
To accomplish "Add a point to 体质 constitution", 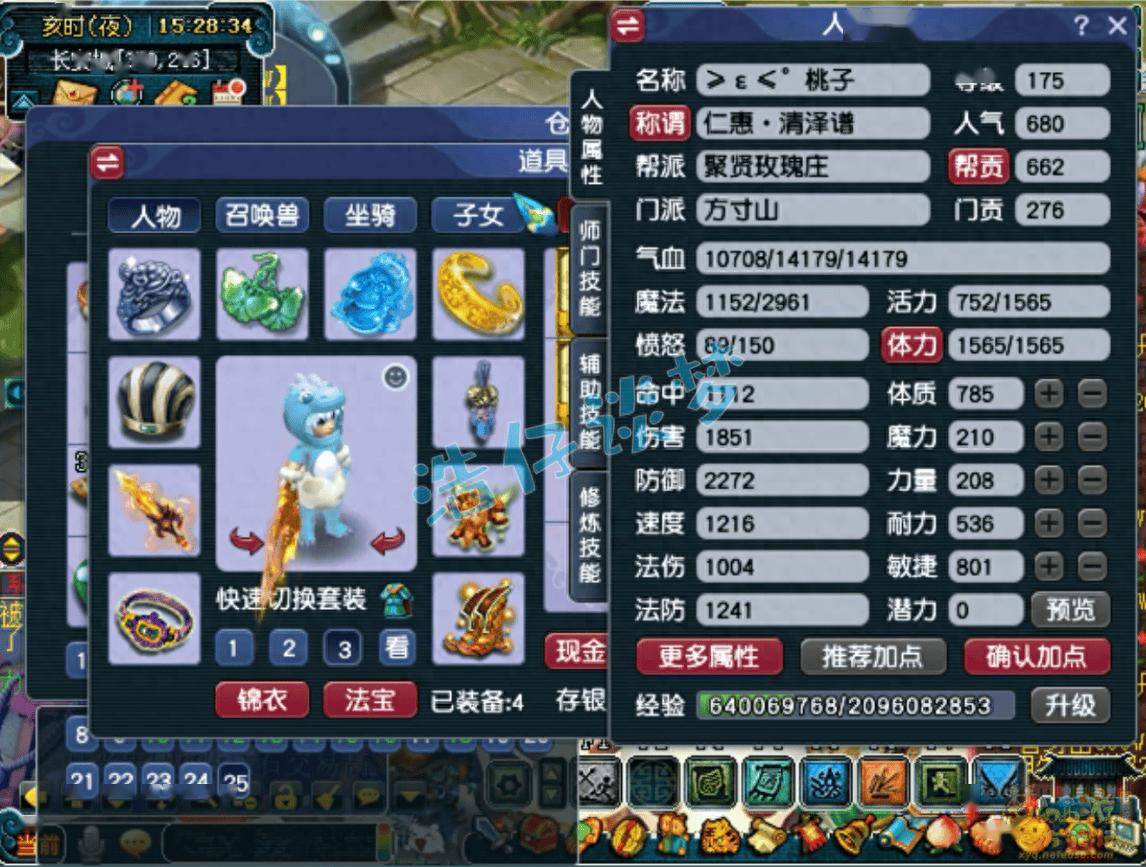I will coord(1048,394).
